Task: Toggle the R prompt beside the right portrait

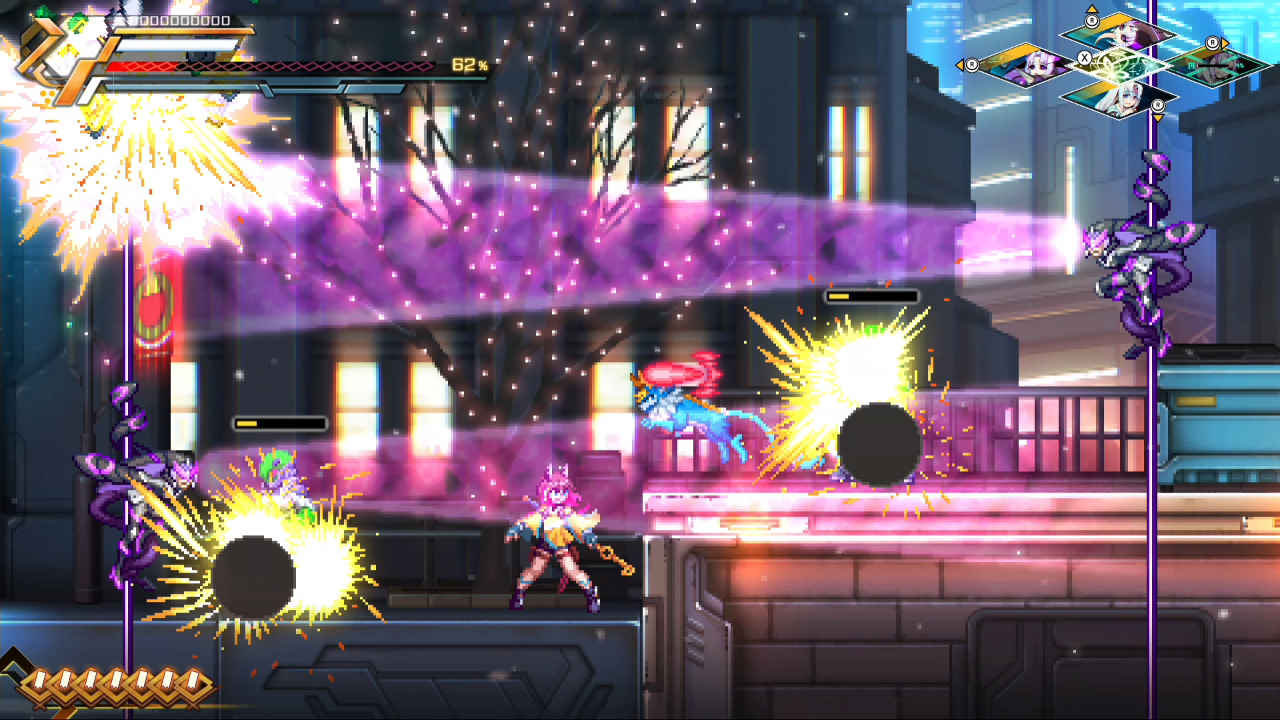Action: (1212, 43)
